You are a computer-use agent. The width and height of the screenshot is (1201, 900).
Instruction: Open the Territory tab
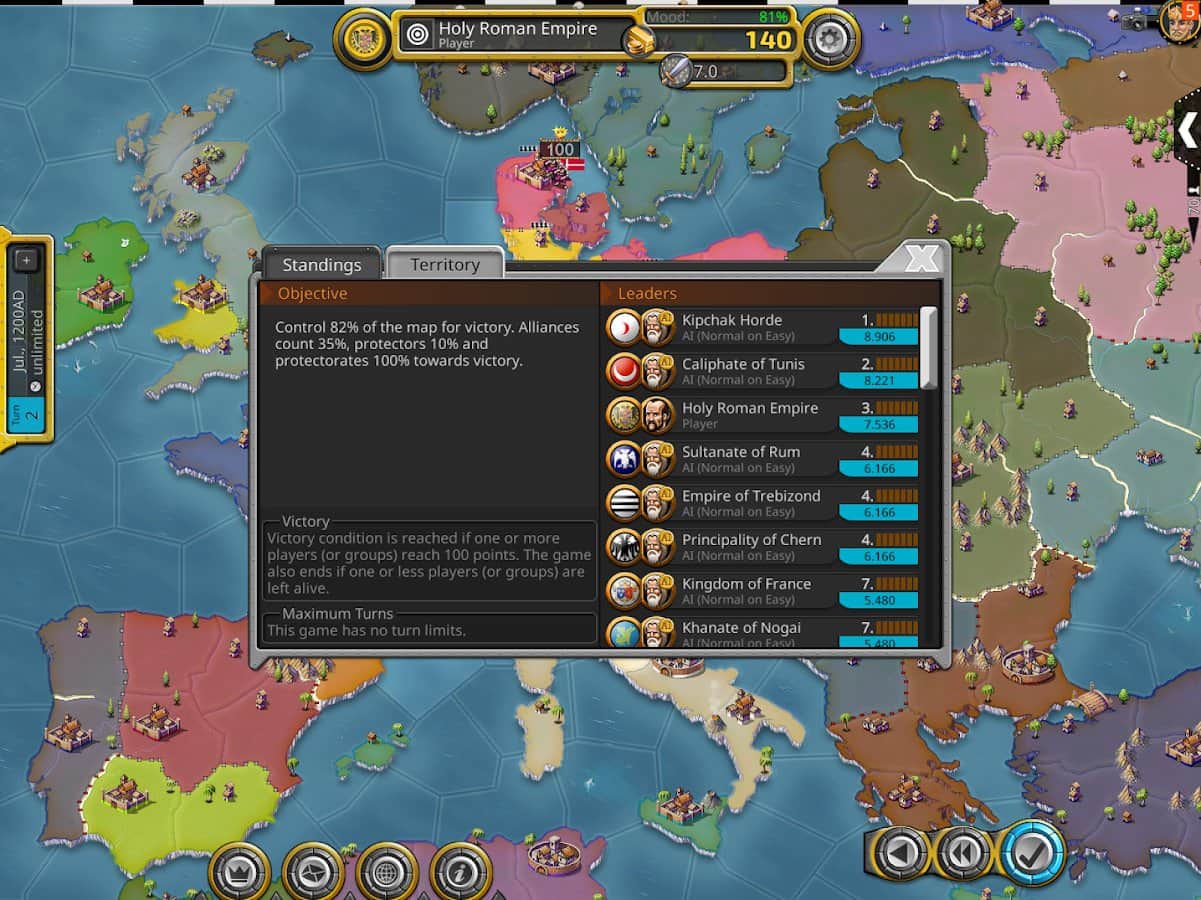click(x=444, y=265)
